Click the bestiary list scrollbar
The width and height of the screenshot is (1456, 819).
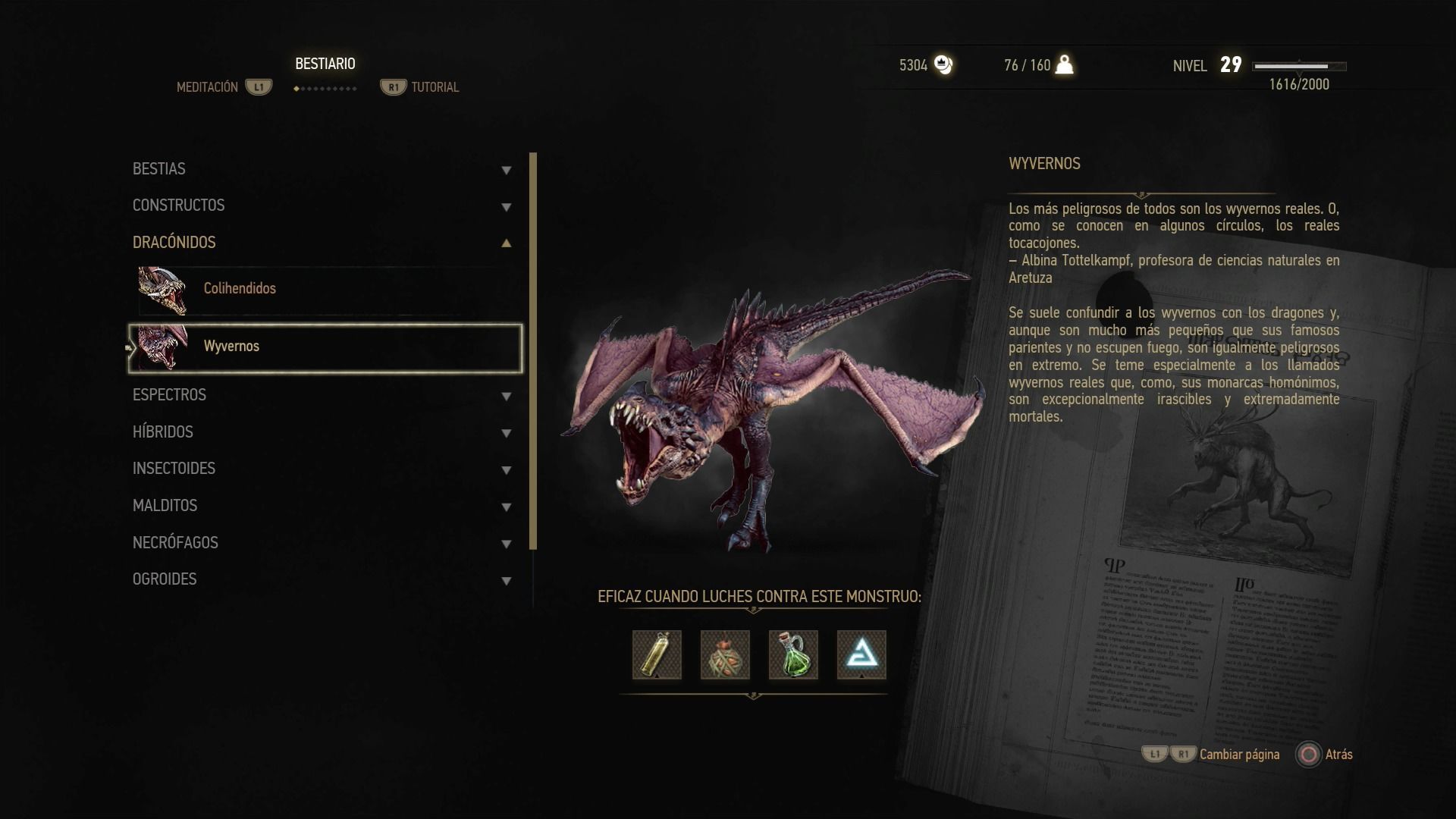pos(533,350)
